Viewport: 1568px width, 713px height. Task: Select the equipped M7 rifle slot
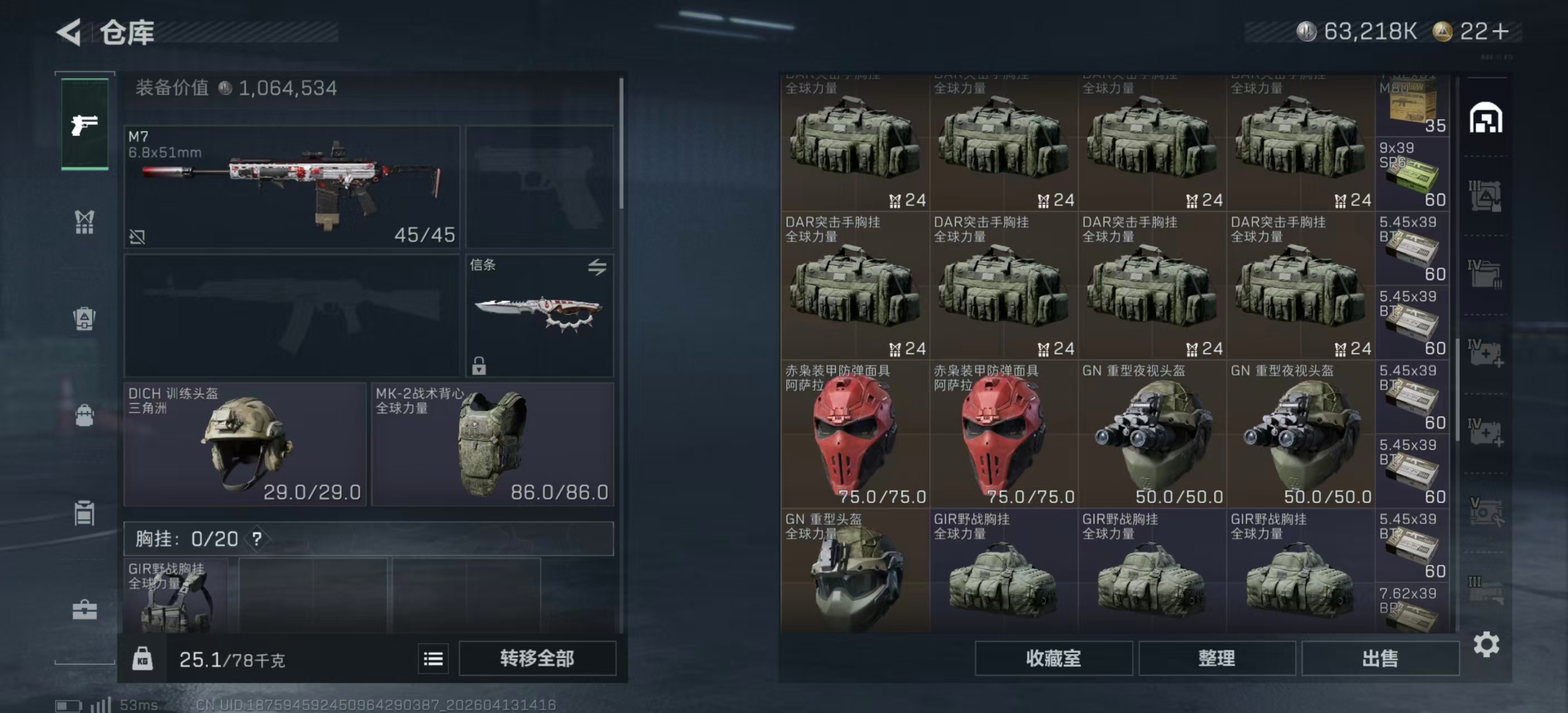point(292,186)
